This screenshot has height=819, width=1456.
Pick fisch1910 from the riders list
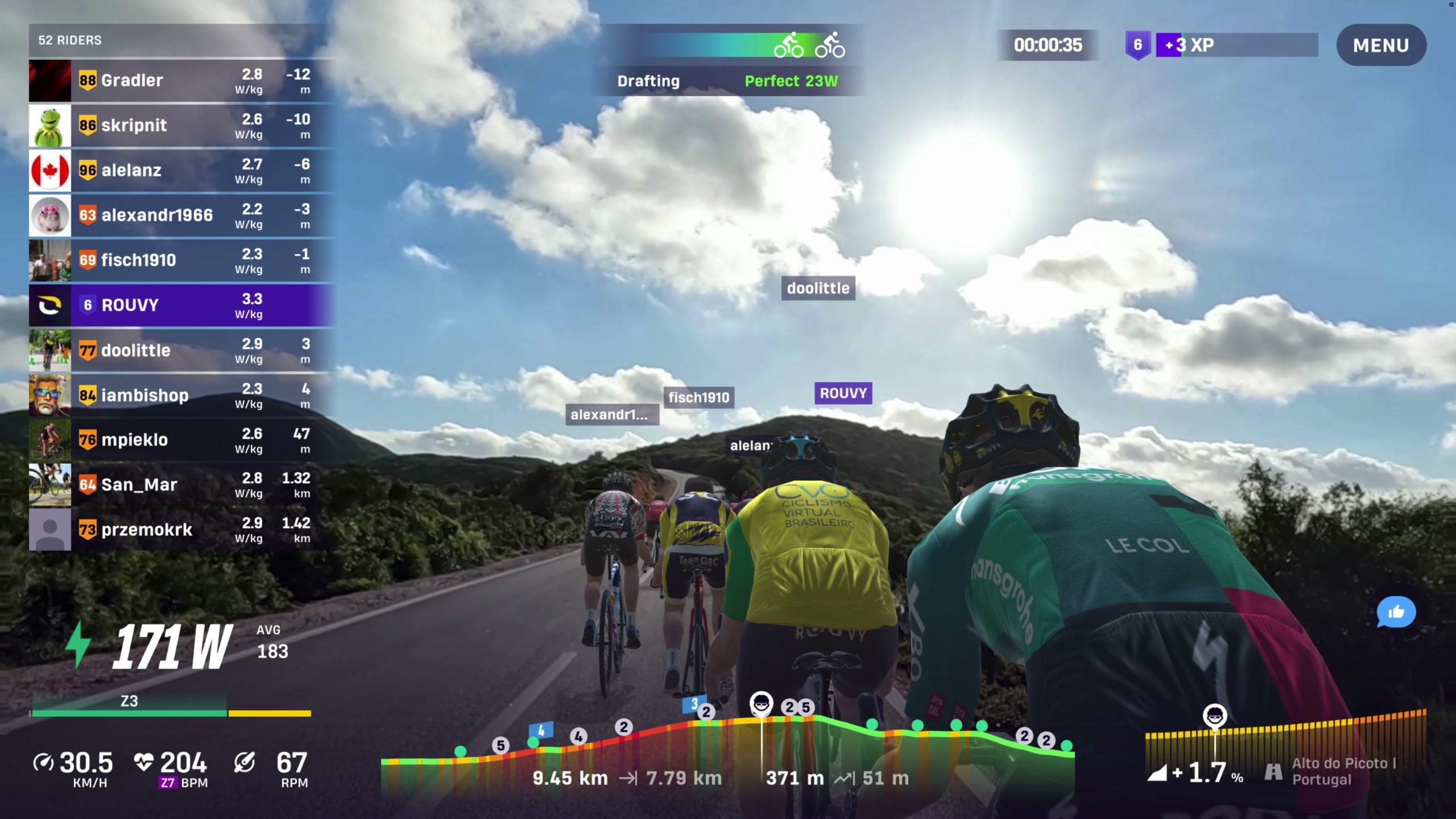point(181,260)
